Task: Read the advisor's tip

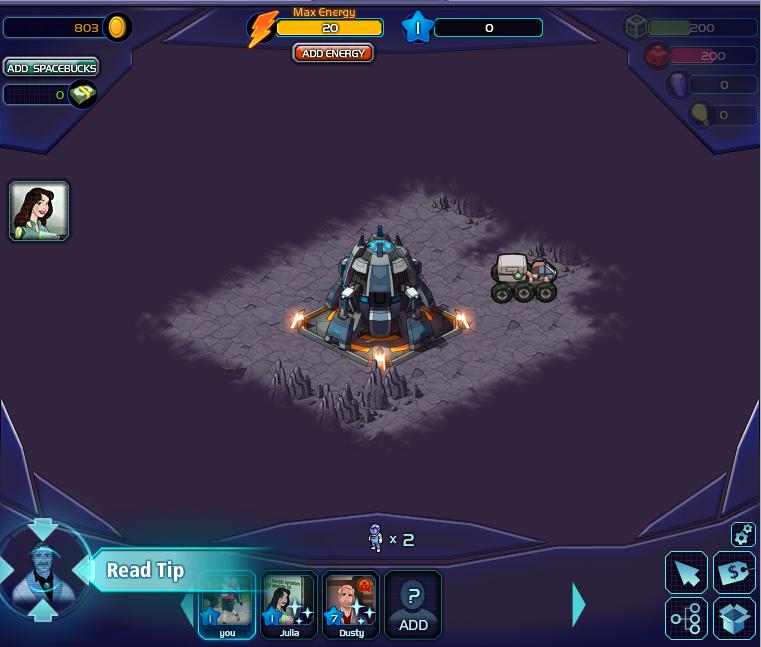Action: coord(145,571)
